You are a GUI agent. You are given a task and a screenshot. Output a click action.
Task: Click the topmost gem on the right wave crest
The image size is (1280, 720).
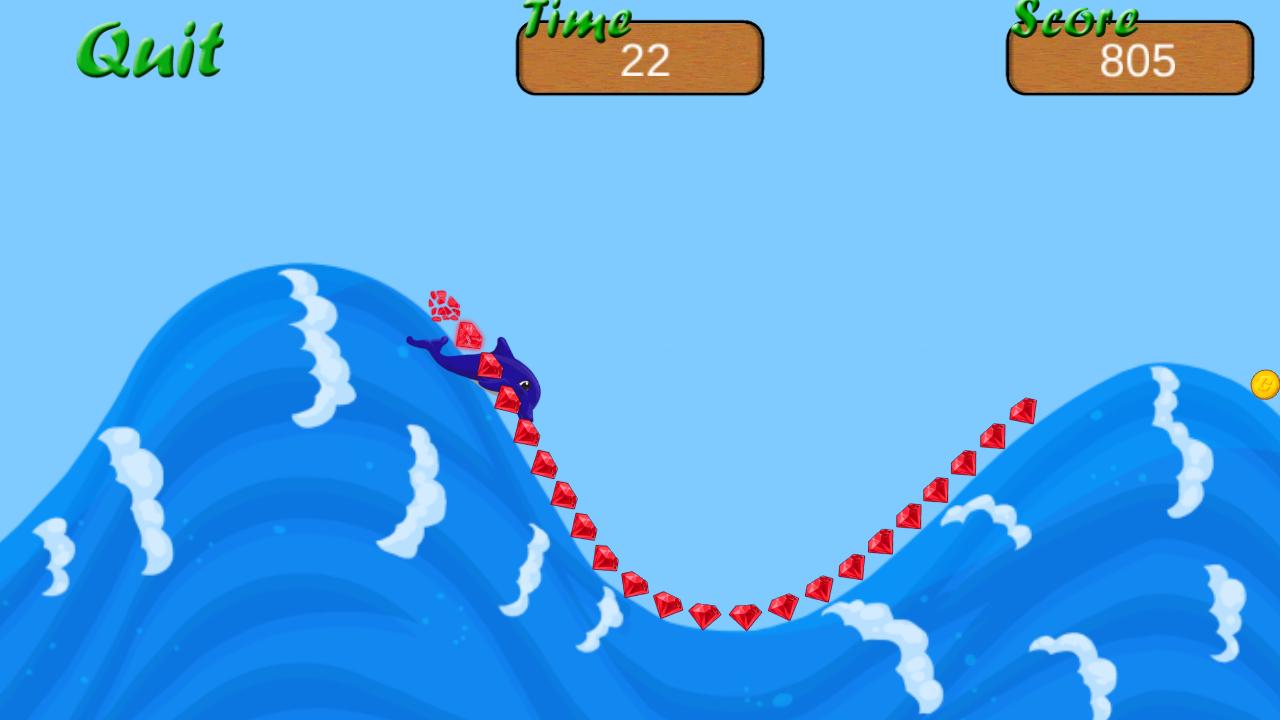click(1024, 409)
